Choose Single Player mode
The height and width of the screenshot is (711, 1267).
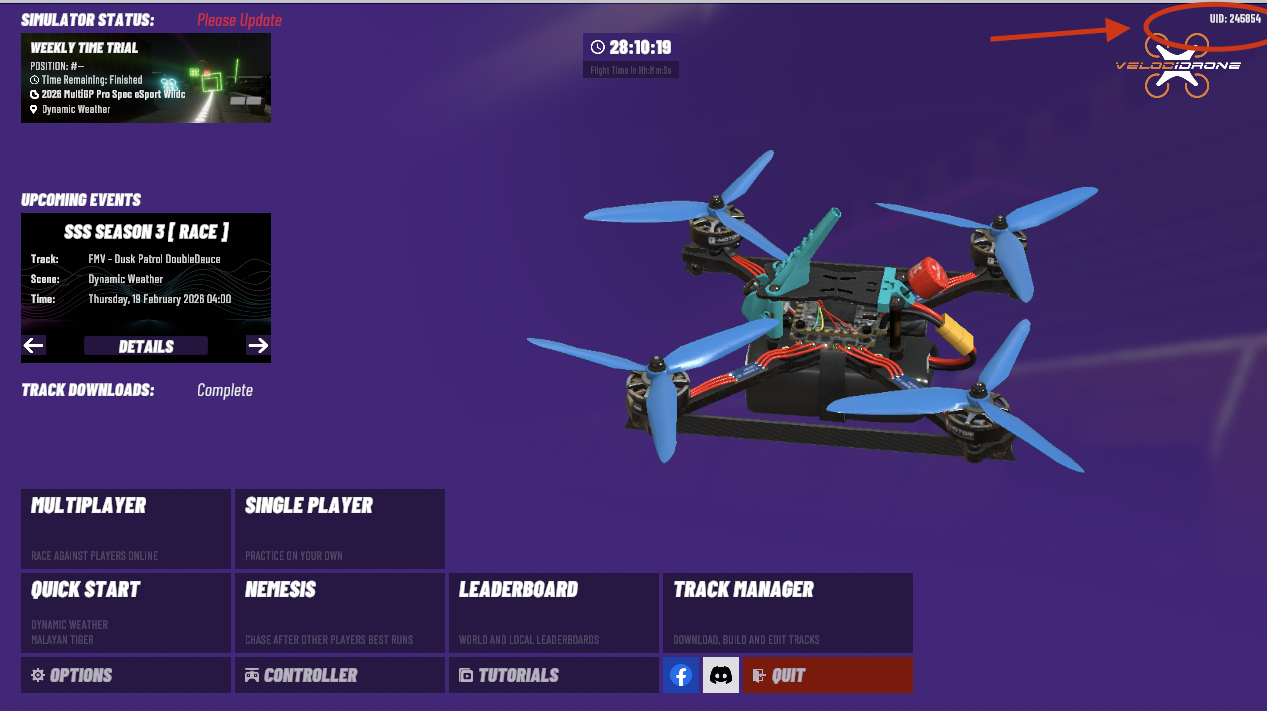tap(339, 528)
